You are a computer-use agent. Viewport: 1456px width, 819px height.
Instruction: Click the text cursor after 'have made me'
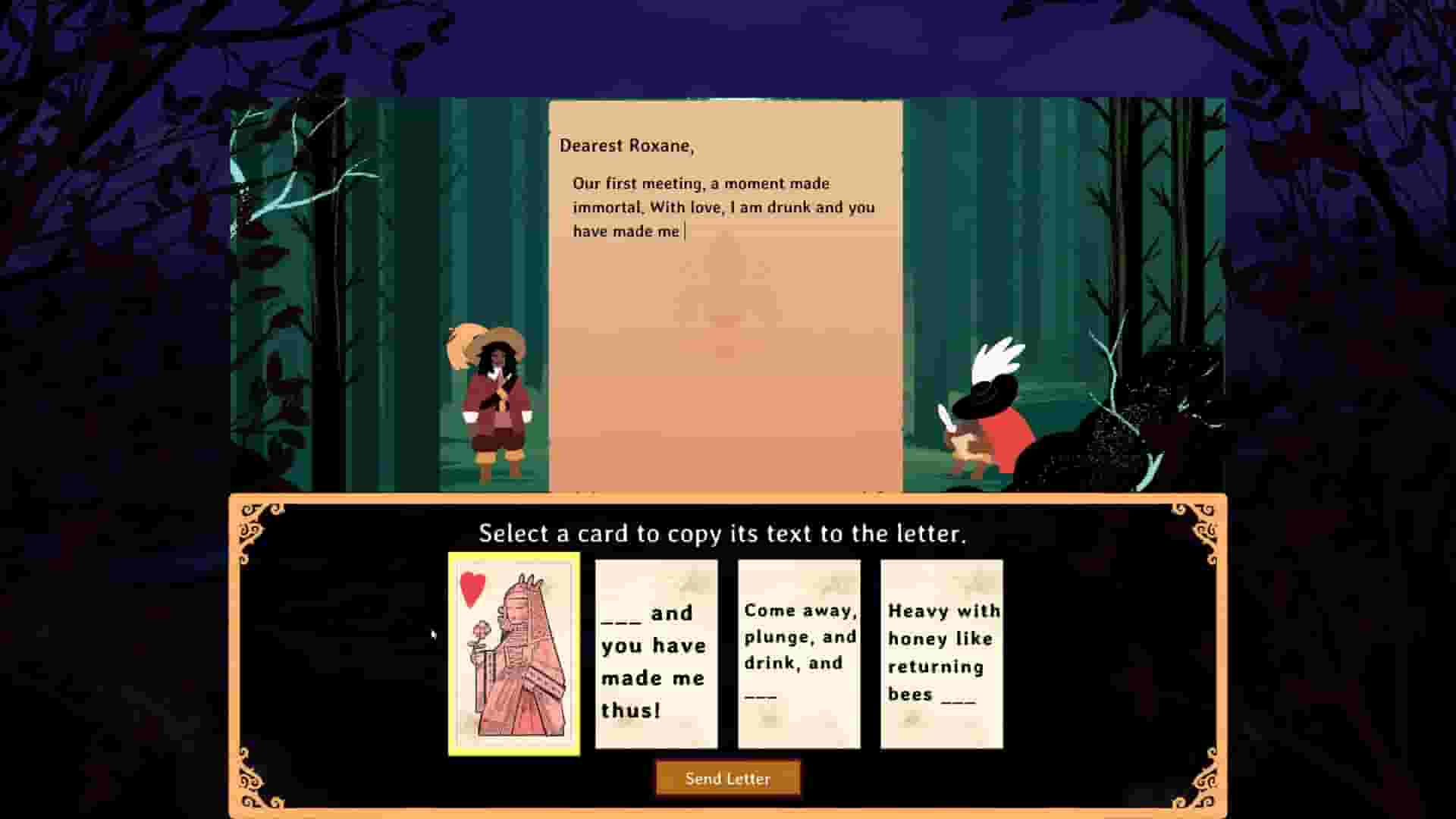click(x=682, y=231)
